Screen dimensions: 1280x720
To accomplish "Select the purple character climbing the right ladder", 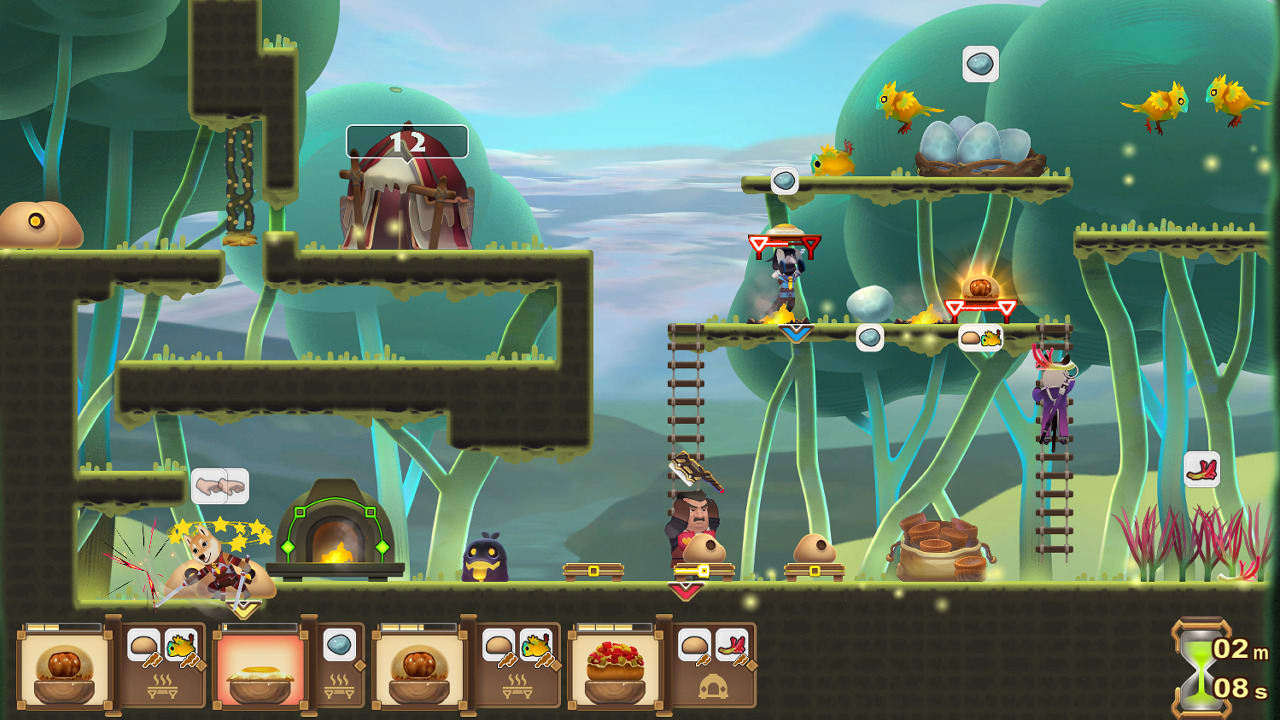I will (x=1053, y=400).
